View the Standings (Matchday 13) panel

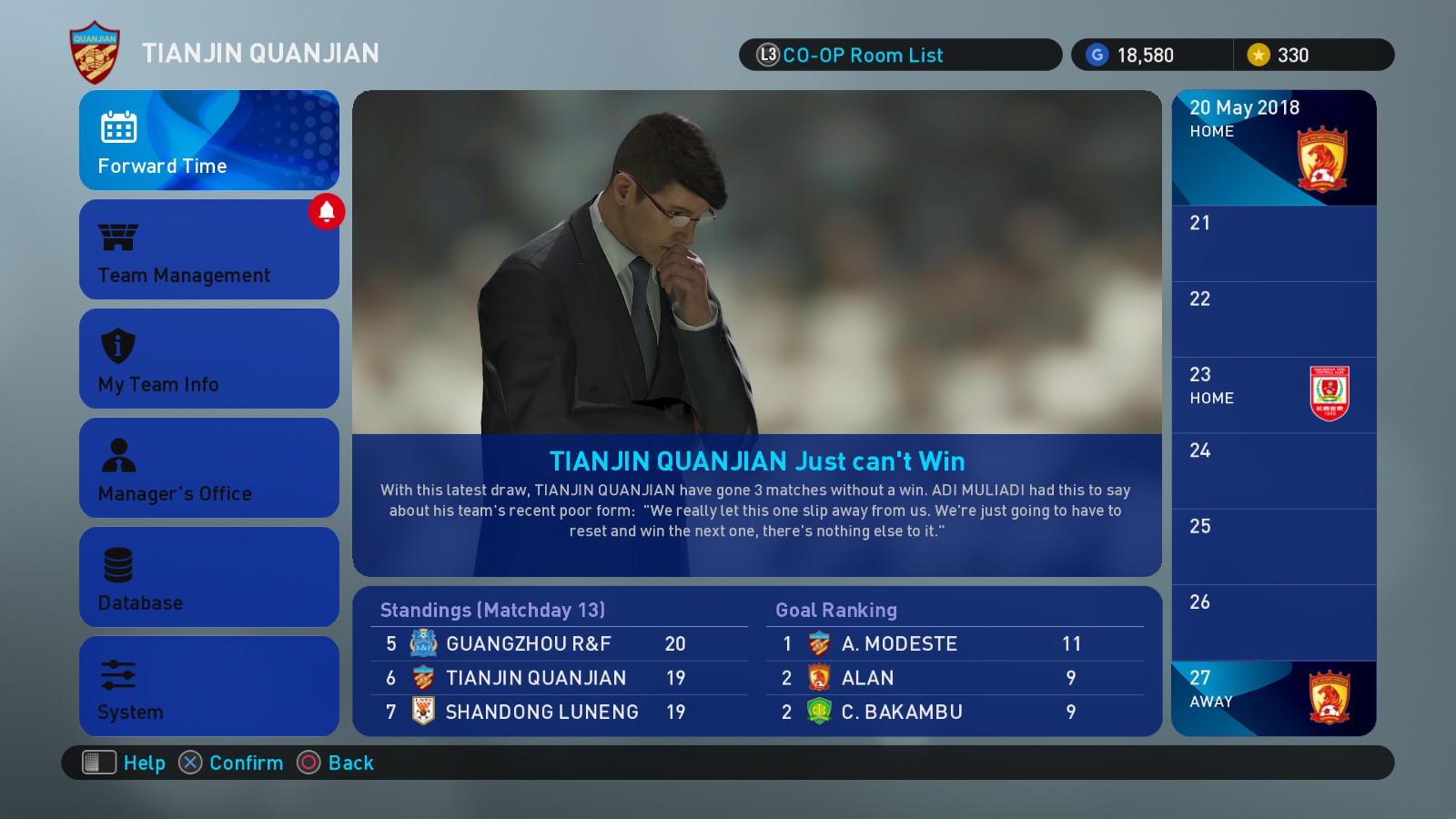(x=559, y=662)
